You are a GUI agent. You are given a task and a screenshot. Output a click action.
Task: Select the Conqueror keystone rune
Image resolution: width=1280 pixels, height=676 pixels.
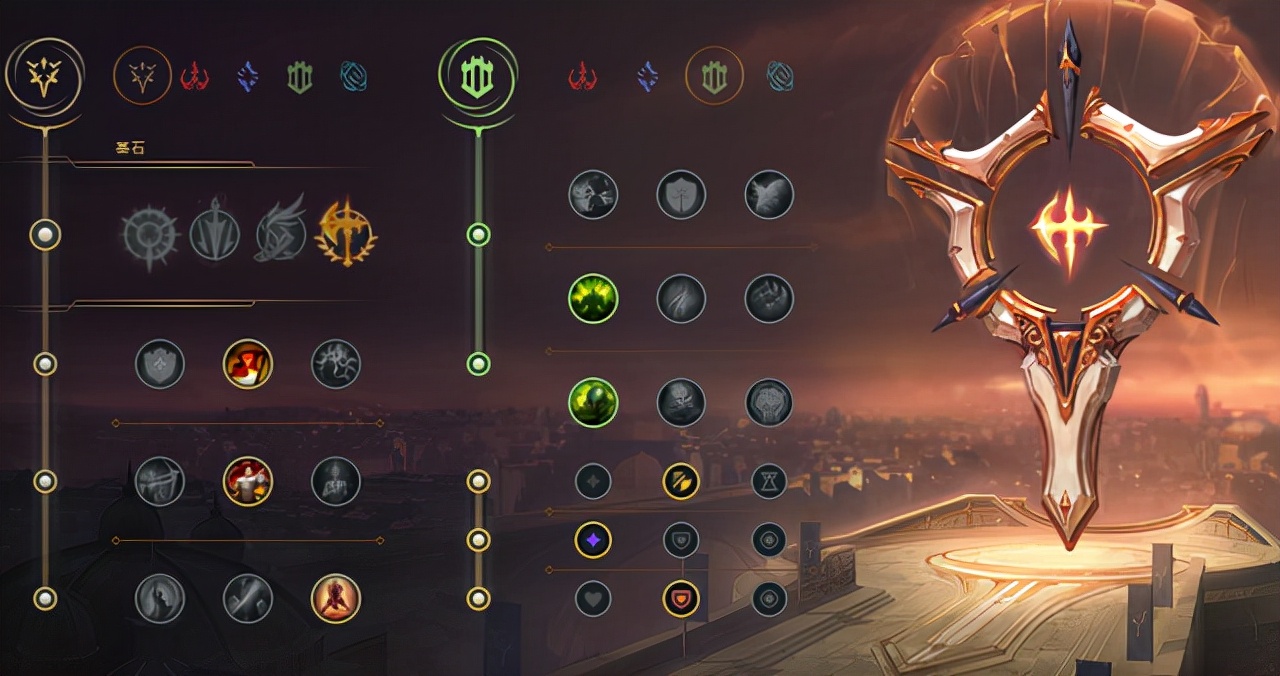pos(346,234)
